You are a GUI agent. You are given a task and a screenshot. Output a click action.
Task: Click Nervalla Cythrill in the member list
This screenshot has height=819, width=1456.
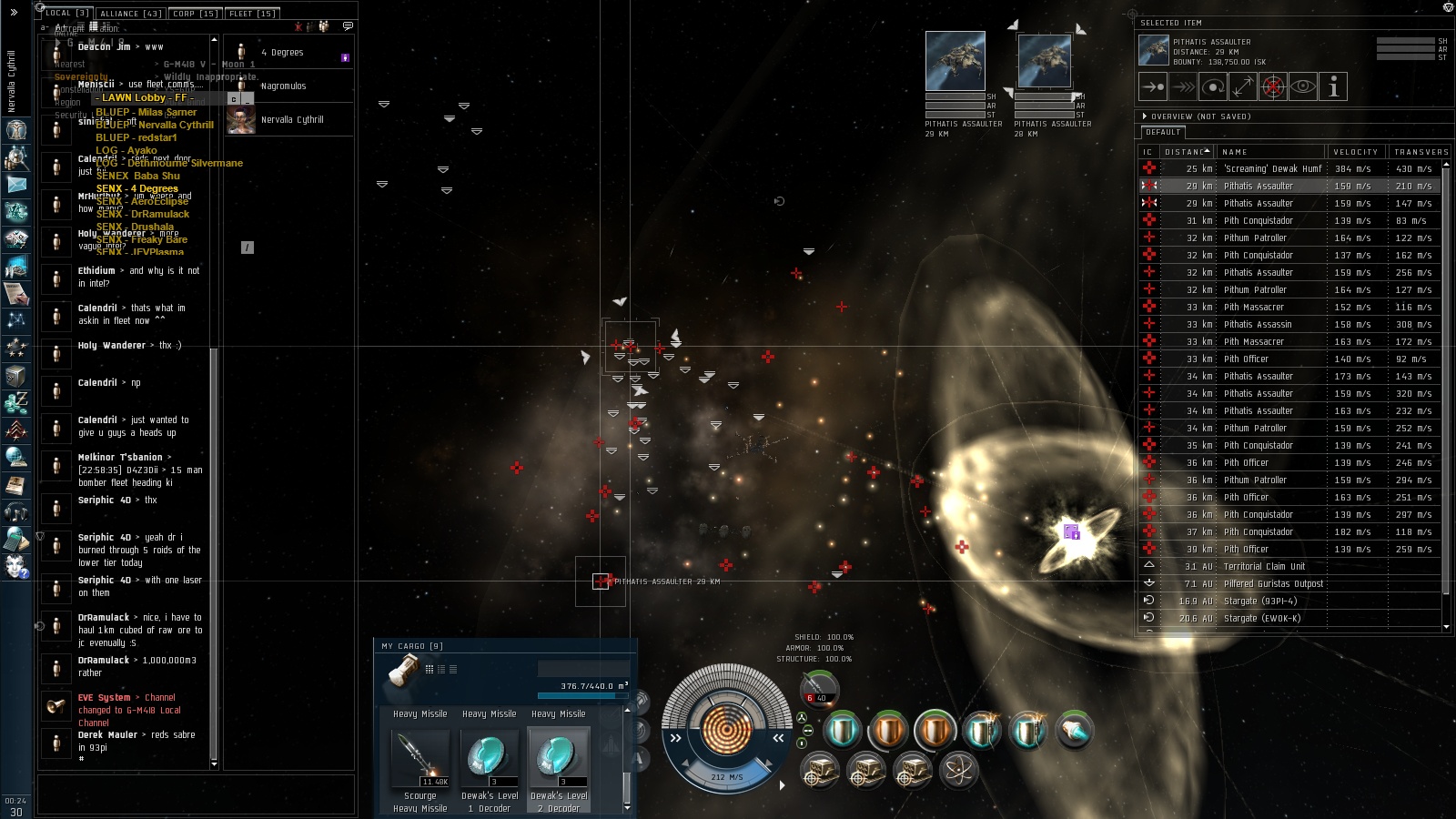tap(291, 120)
